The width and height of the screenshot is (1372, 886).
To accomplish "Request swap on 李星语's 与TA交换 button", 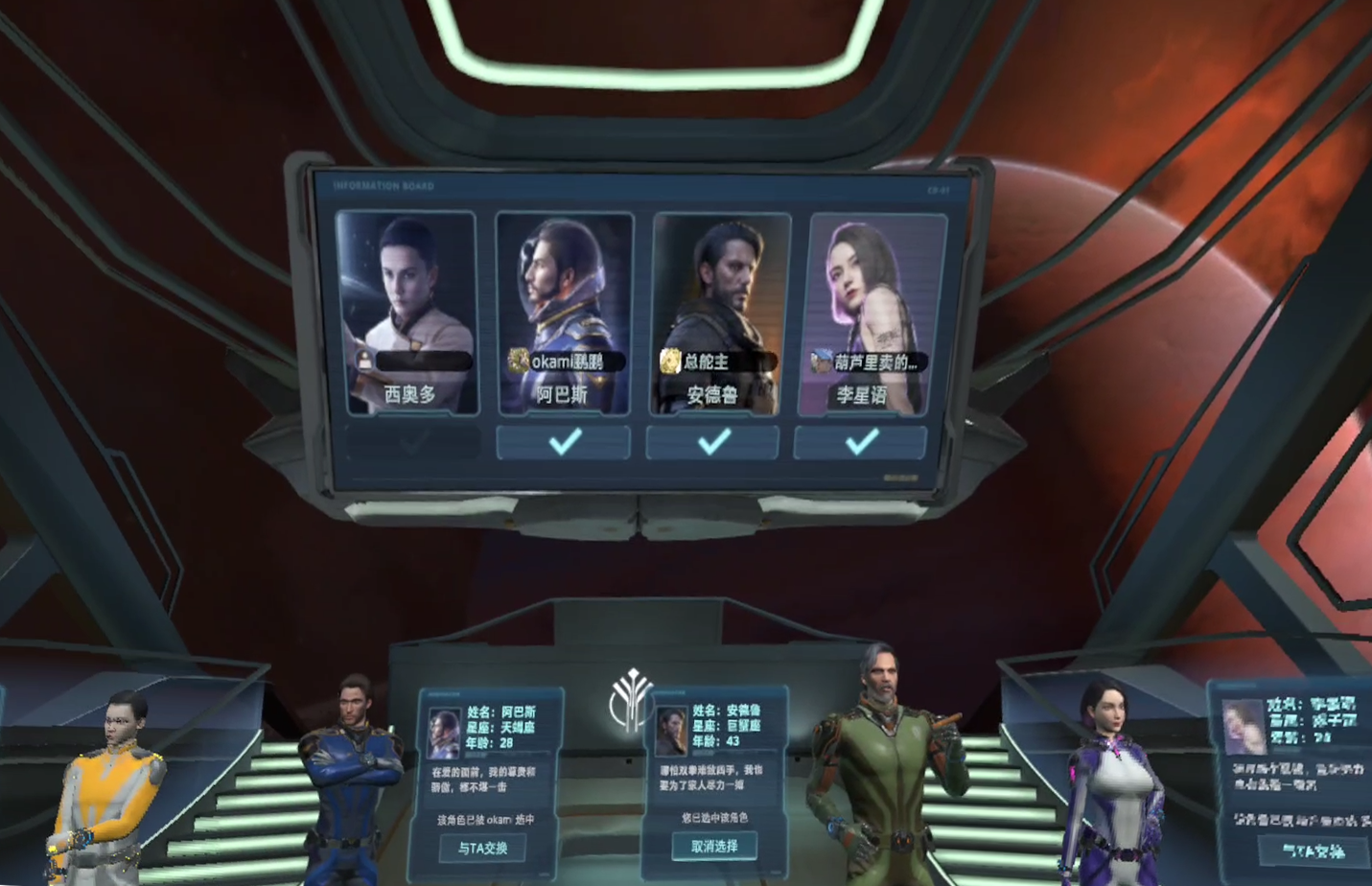I will (x=1313, y=851).
